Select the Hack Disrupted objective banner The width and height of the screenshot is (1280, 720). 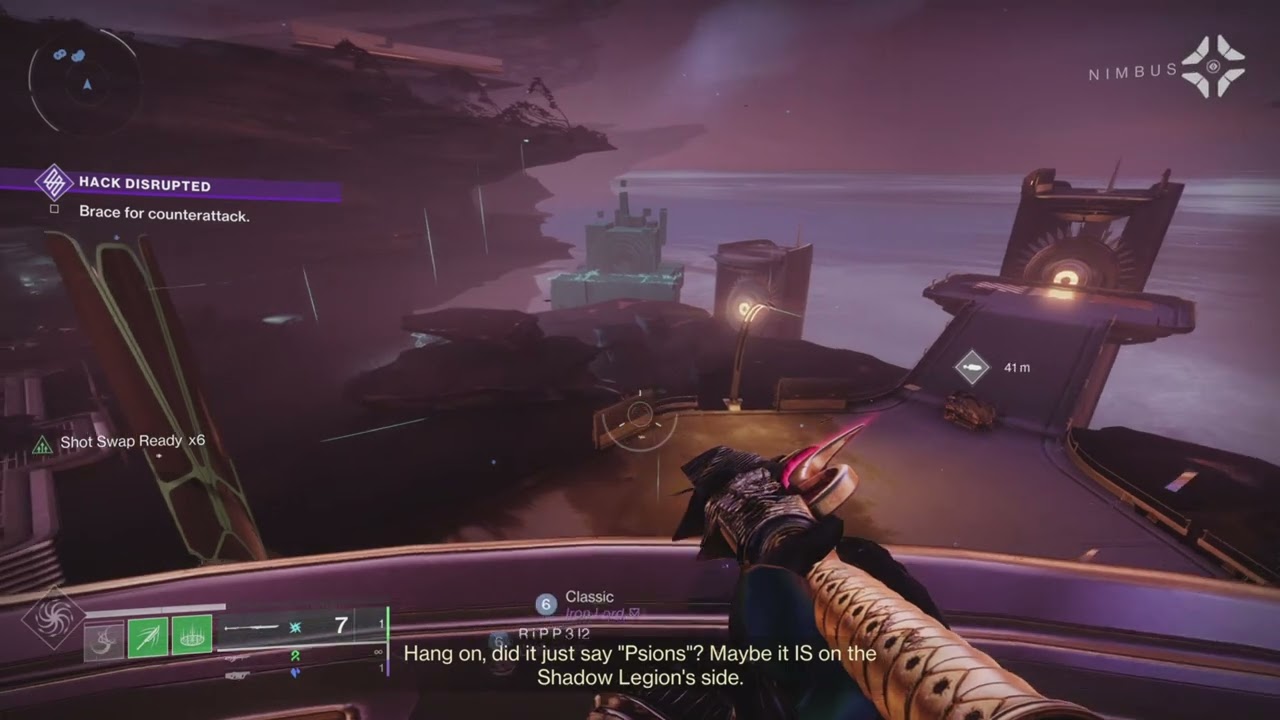144,184
